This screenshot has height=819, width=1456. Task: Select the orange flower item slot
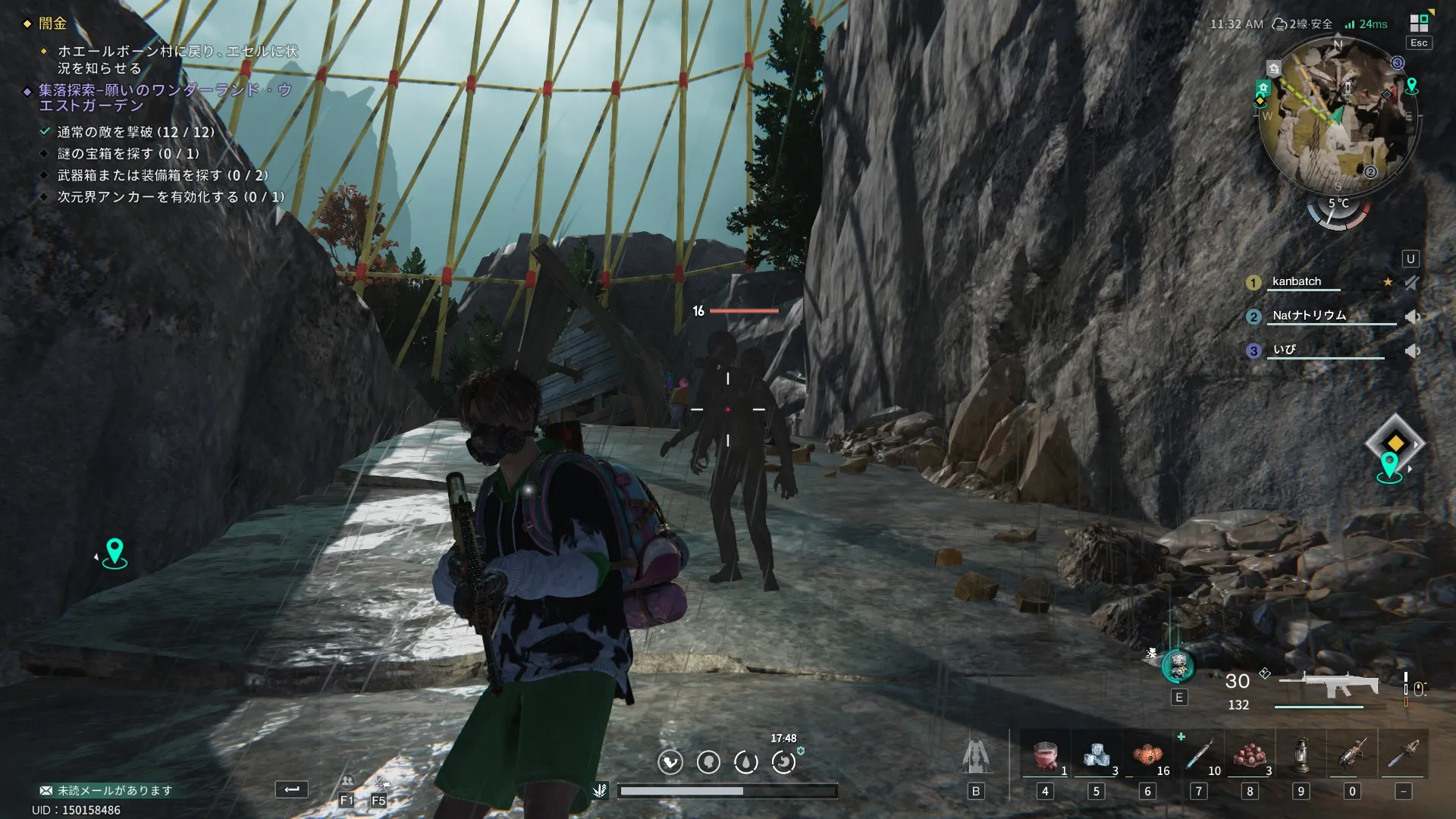[x=1147, y=756]
